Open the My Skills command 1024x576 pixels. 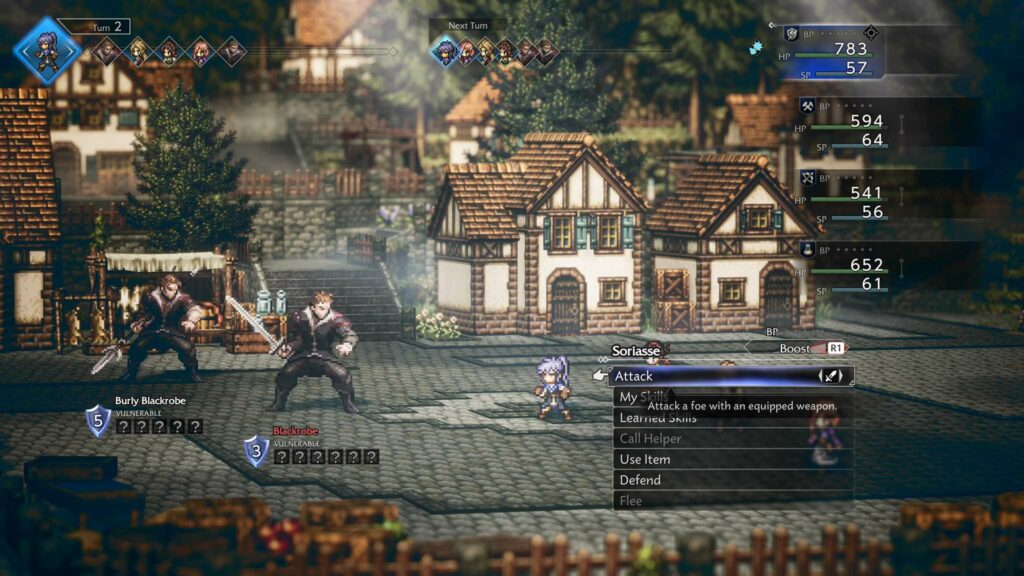click(628, 397)
